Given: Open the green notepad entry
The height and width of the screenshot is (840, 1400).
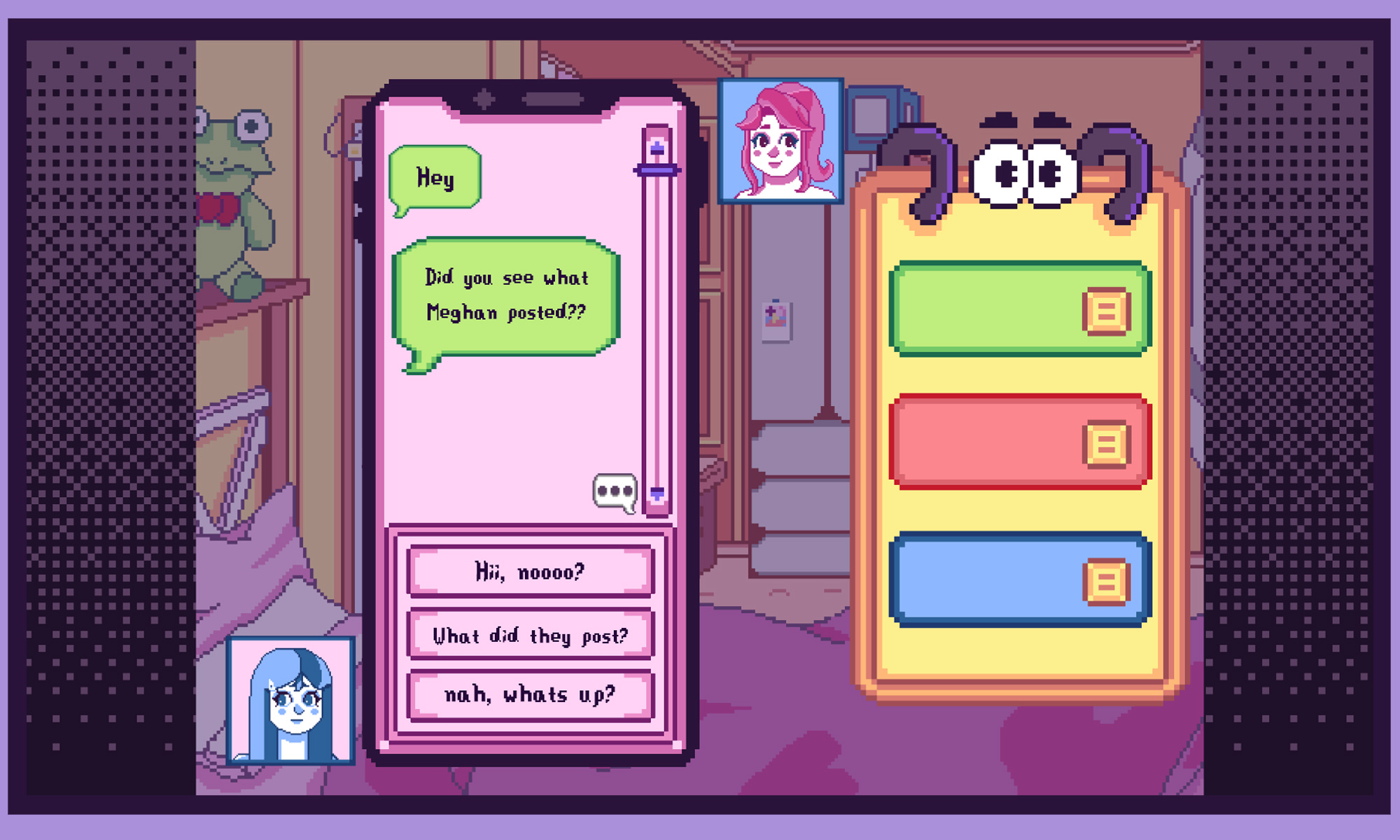Looking at the screenshot, I should point(1019,309).
